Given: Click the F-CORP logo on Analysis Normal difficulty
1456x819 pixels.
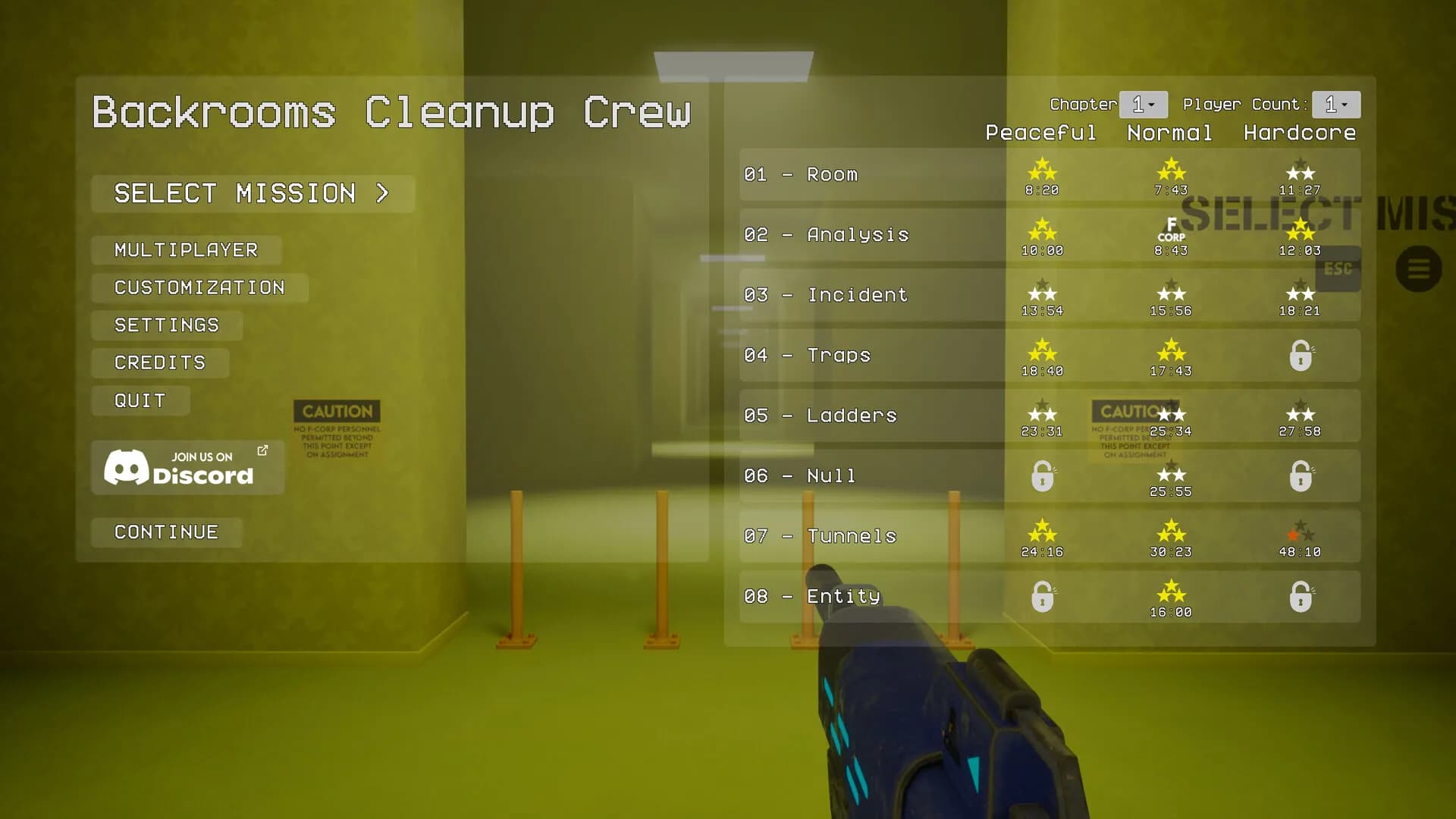Looking at the screenshot, I should click(x=1171, y=229).
